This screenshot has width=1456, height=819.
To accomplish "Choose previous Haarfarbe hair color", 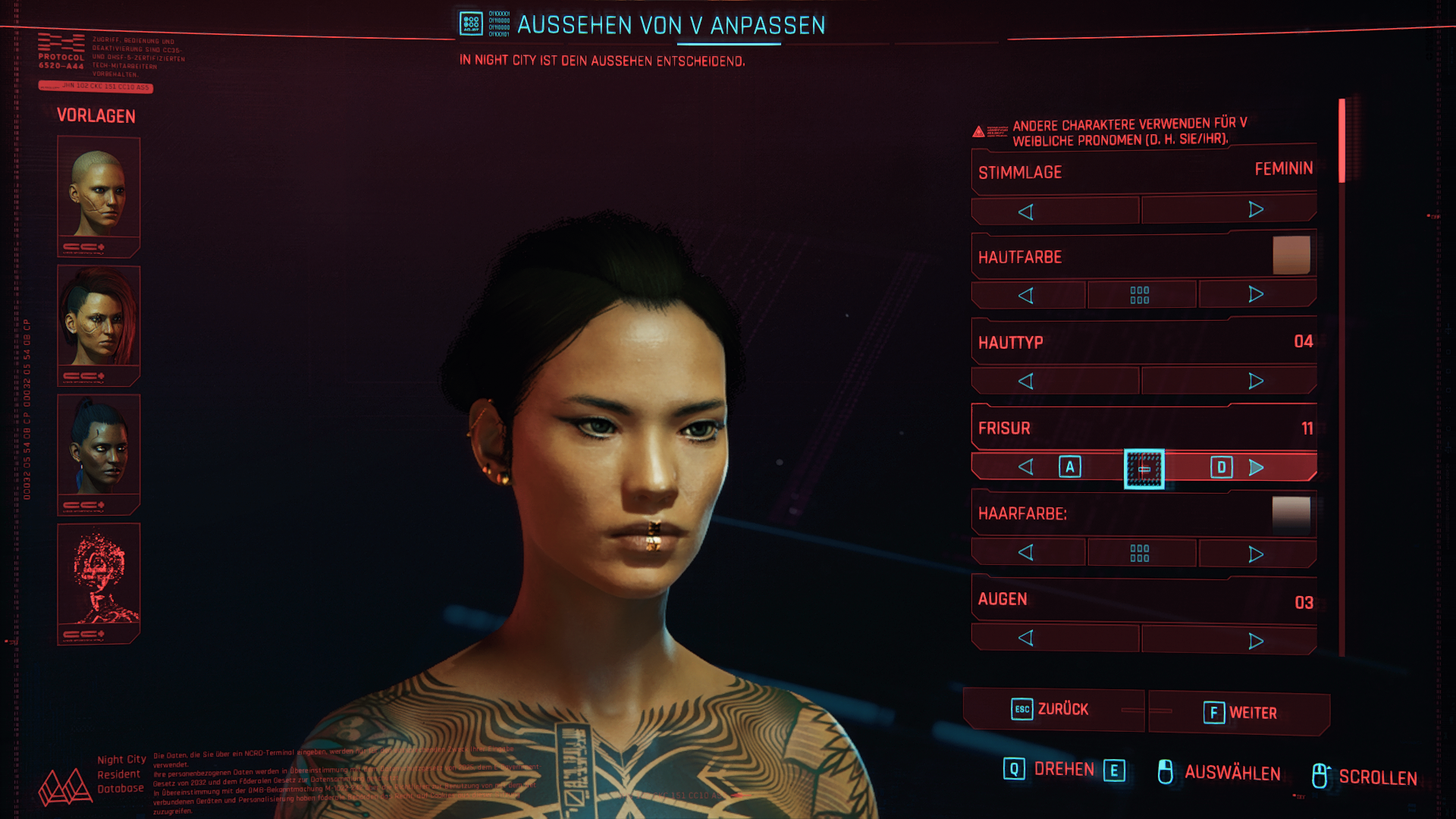I will pyautogui.click(x=1026, y=552).
